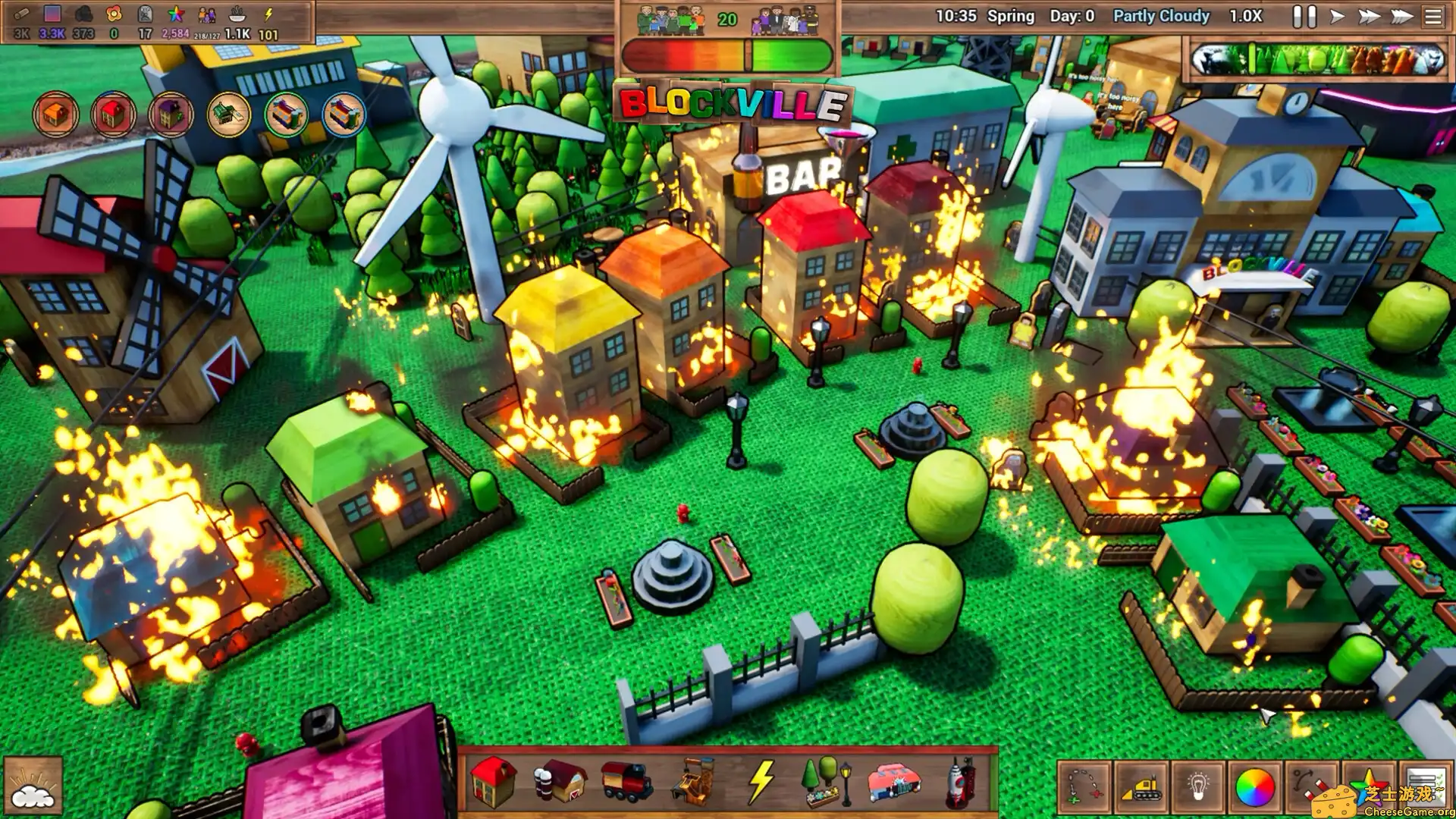Select the purple apartment category circle

click(x=171, y=115)
